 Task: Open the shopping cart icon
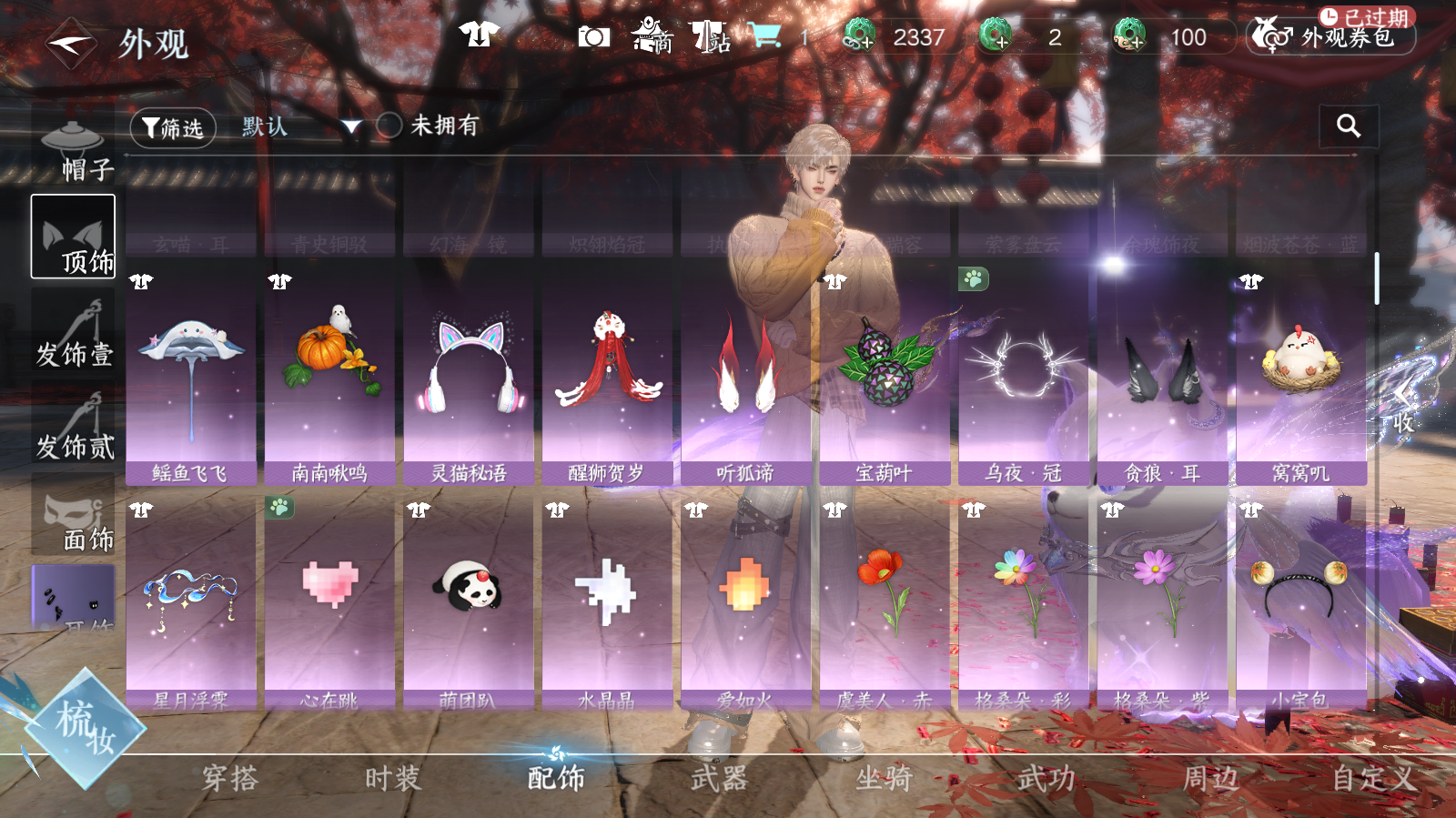pos(765,35)
